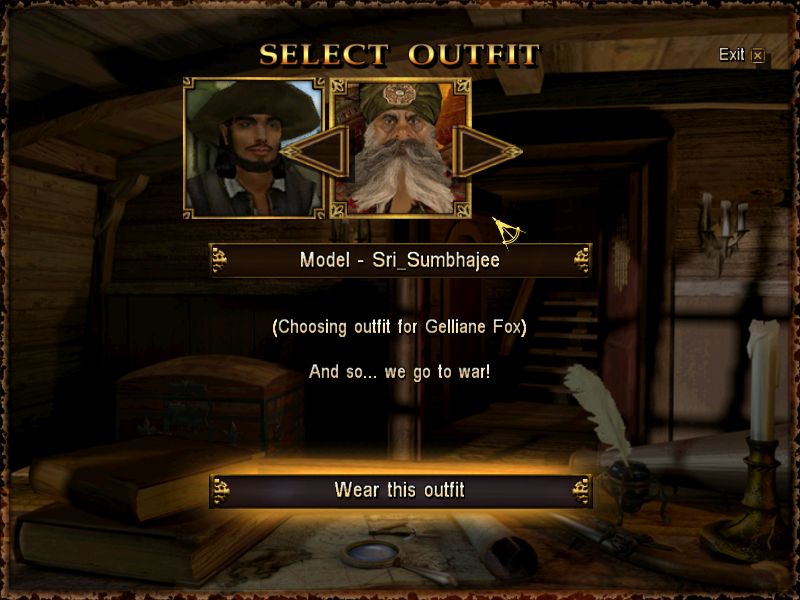Exit the Select Outfit screen
Viewport: 800px width, 600px height.
coord(741,55)
